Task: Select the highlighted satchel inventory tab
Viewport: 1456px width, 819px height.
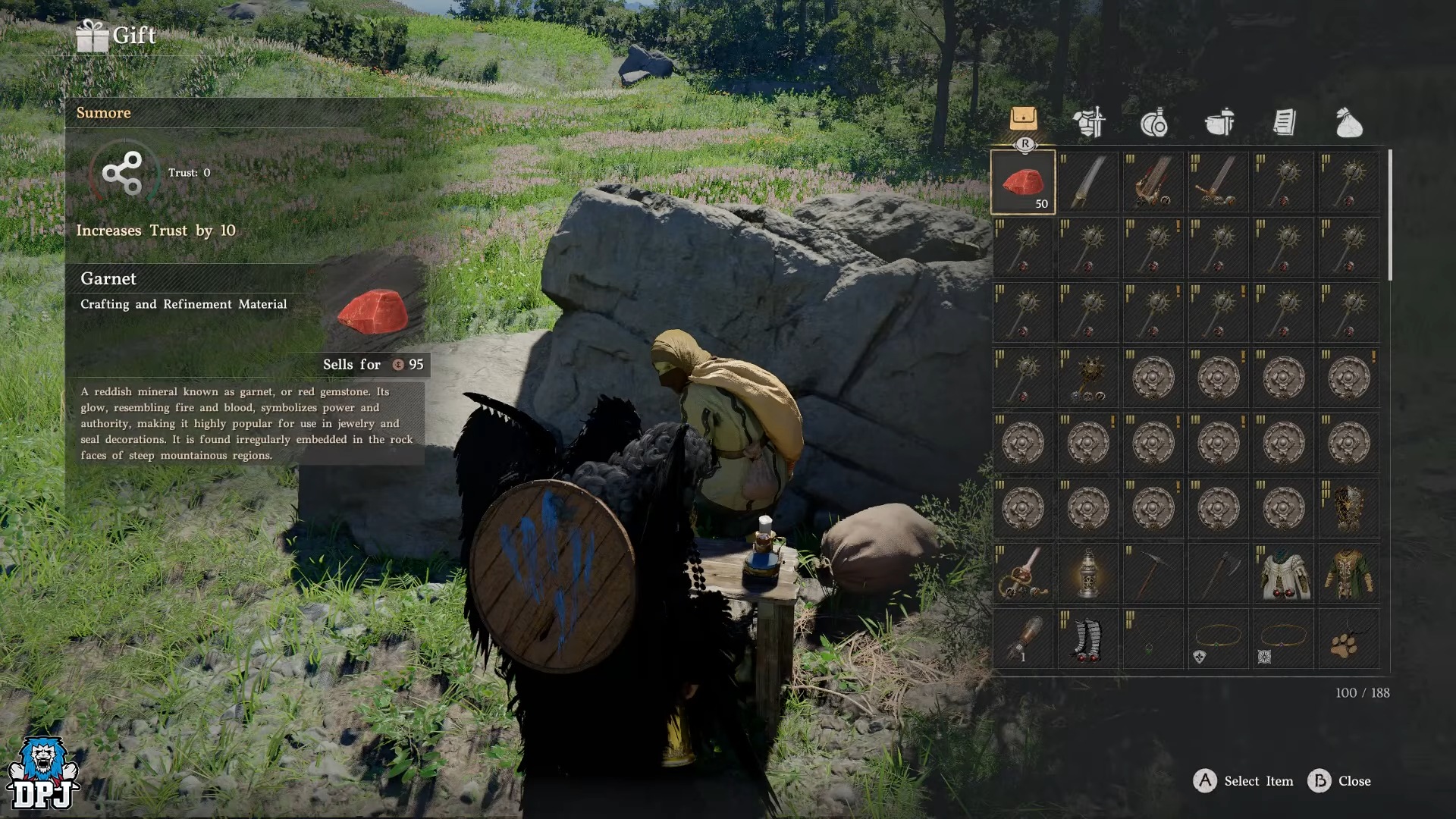Action: [x=1024, y=118]
